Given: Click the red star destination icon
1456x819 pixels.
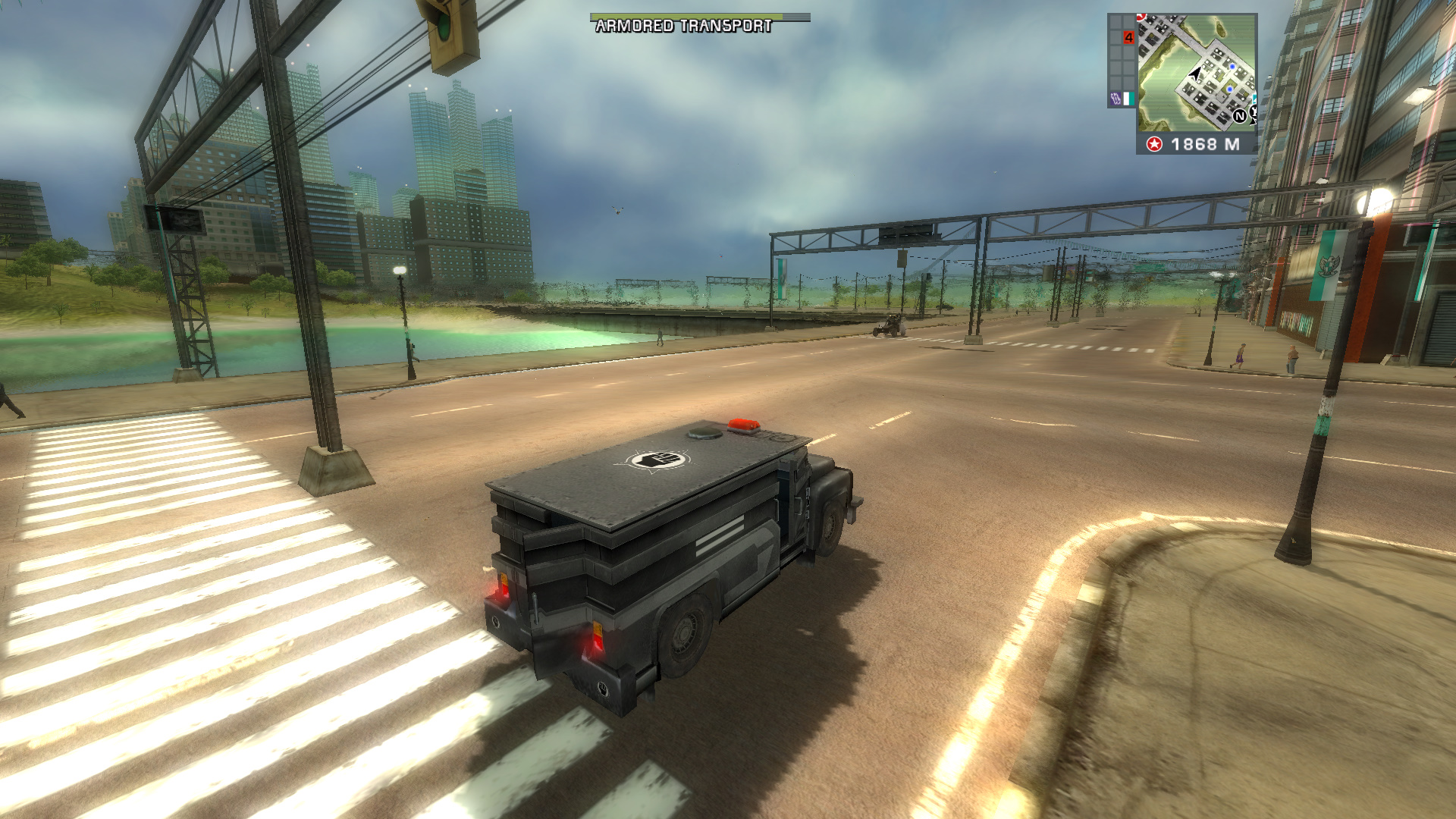Looking at the screenshot, I should 1155,144.
